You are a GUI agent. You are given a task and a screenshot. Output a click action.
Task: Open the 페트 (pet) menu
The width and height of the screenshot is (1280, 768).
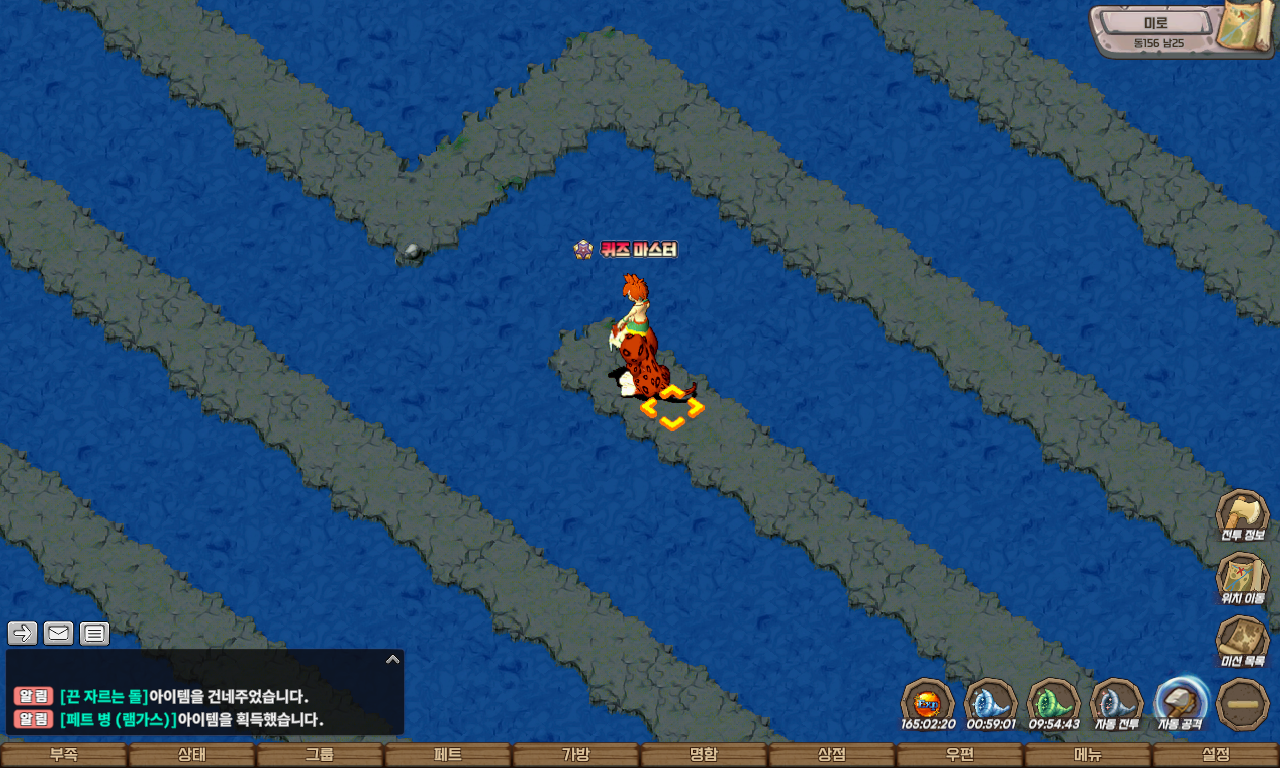tap(448, 755)
